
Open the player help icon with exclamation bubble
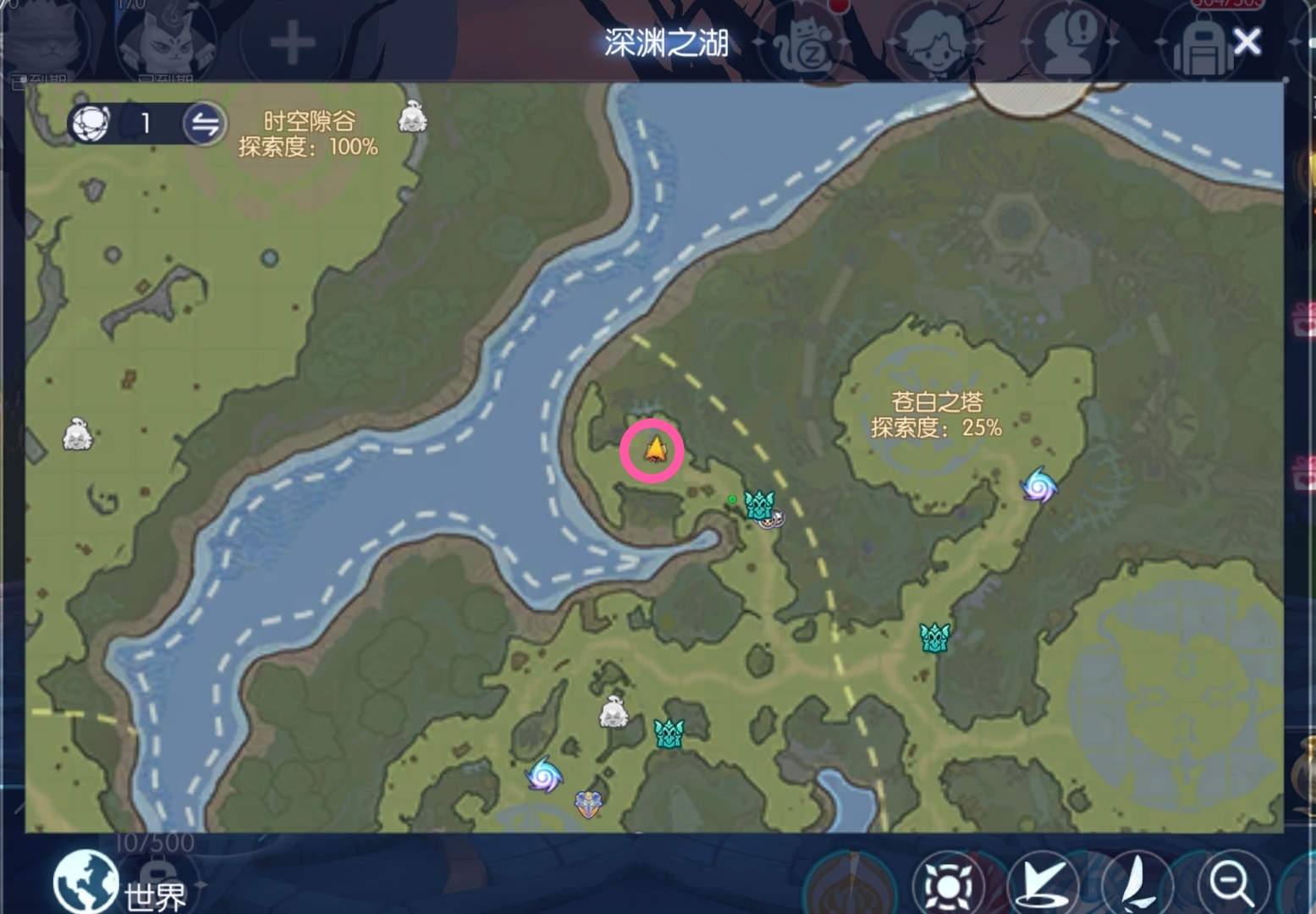1068,41
